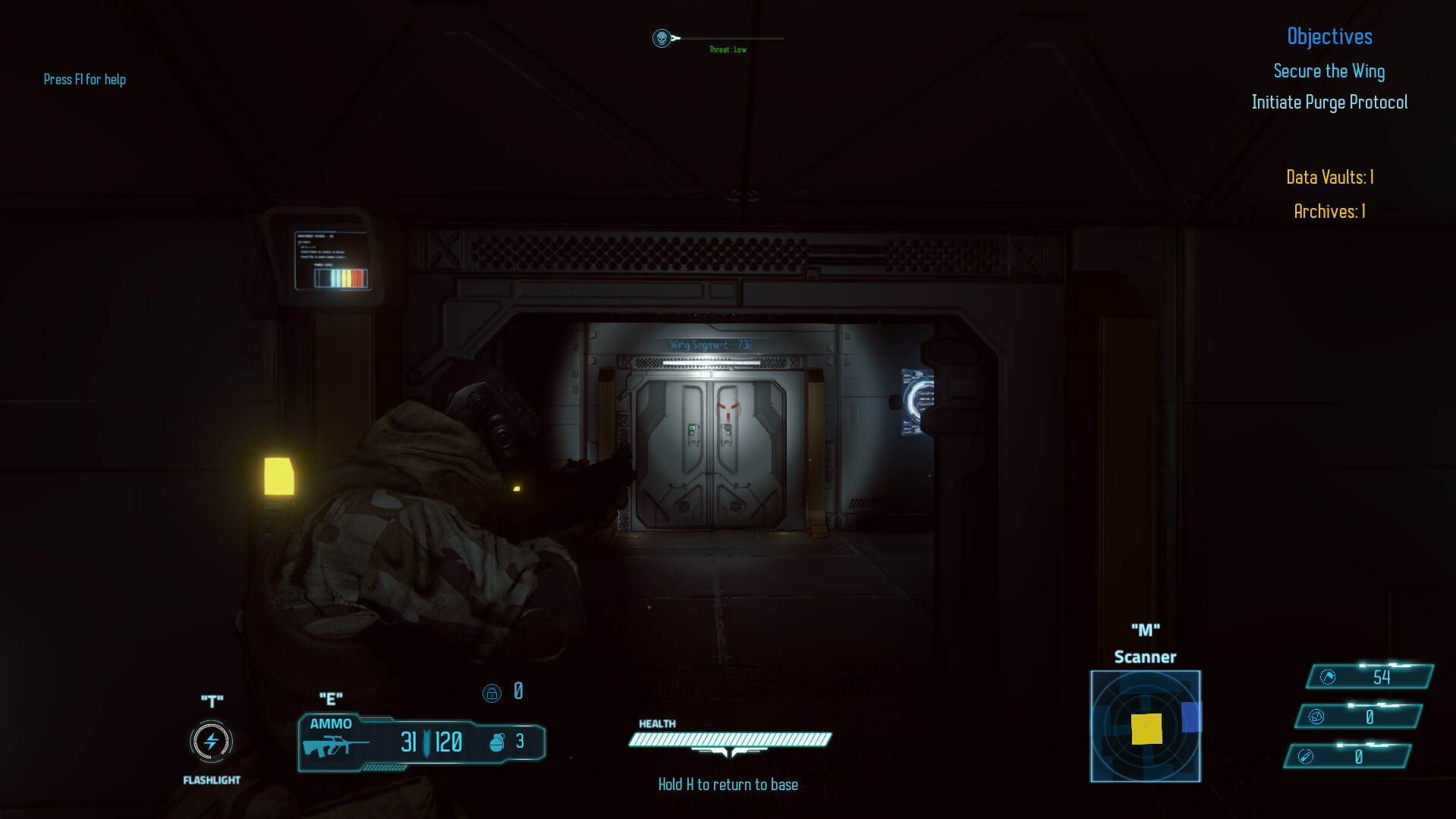Expand the Data Vaults entry

pyautogui.click(x=1329, y=177)
